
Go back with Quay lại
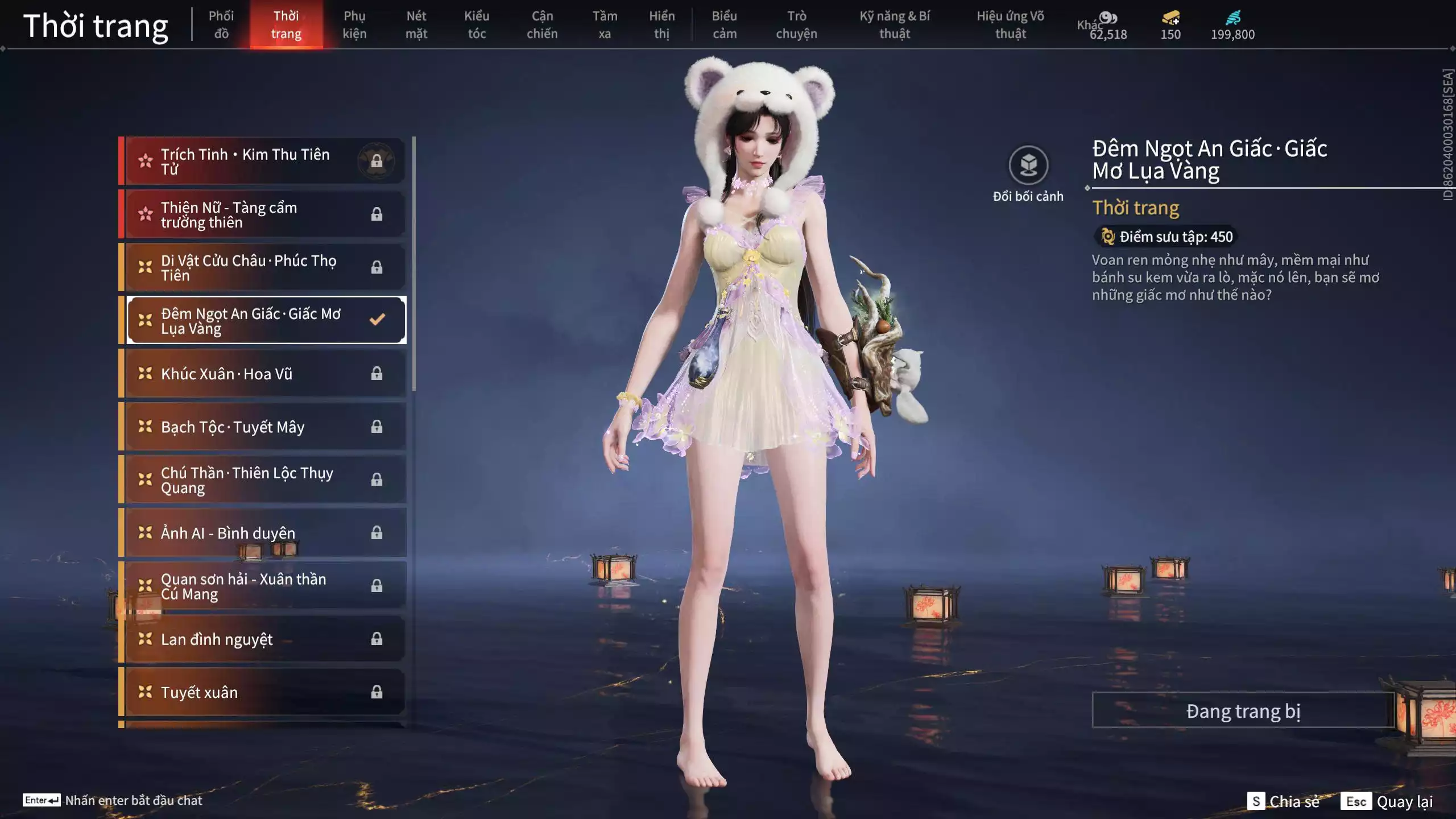tap(1388, 801)
